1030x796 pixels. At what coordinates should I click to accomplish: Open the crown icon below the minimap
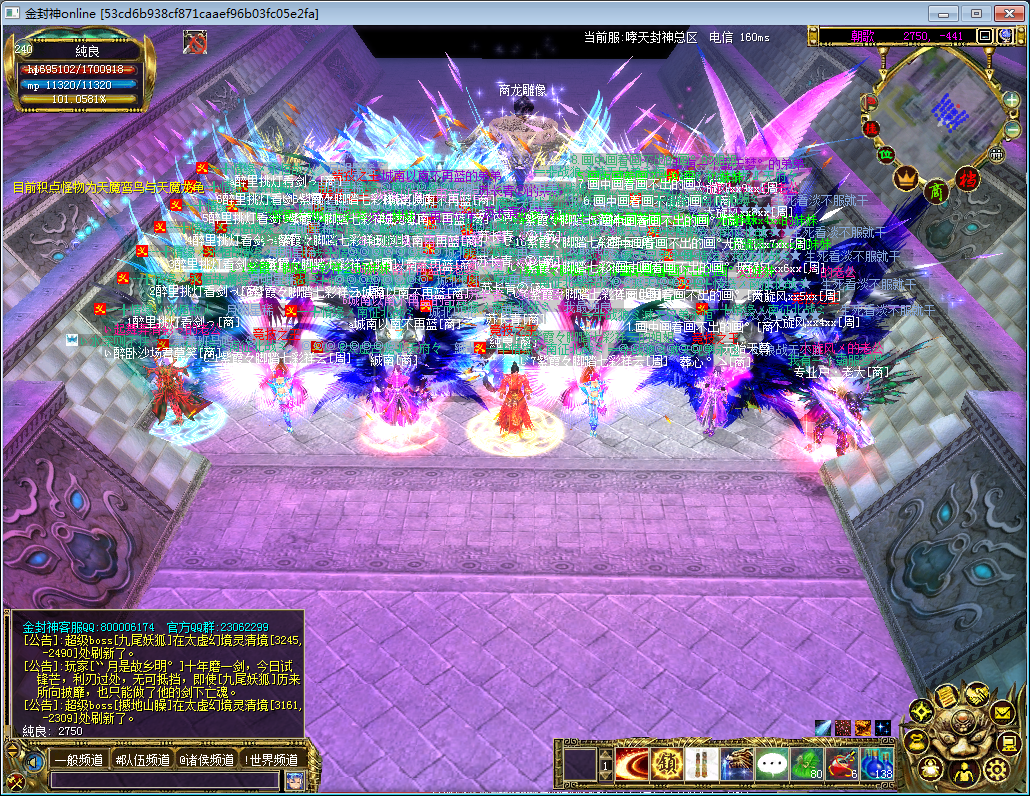(x=906, y=178)
